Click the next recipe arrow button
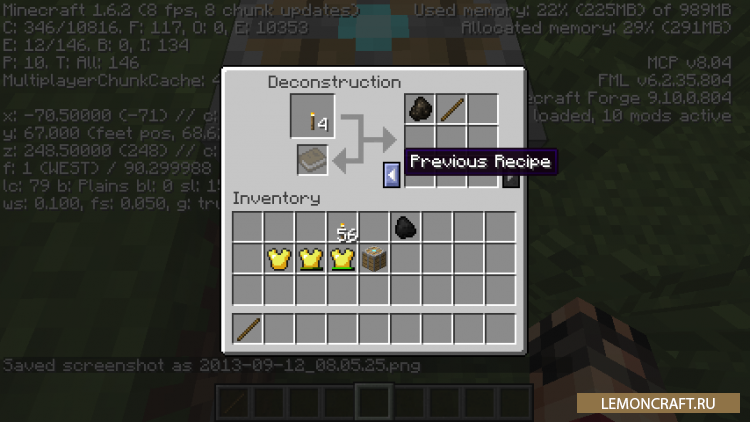 point(511,177)
